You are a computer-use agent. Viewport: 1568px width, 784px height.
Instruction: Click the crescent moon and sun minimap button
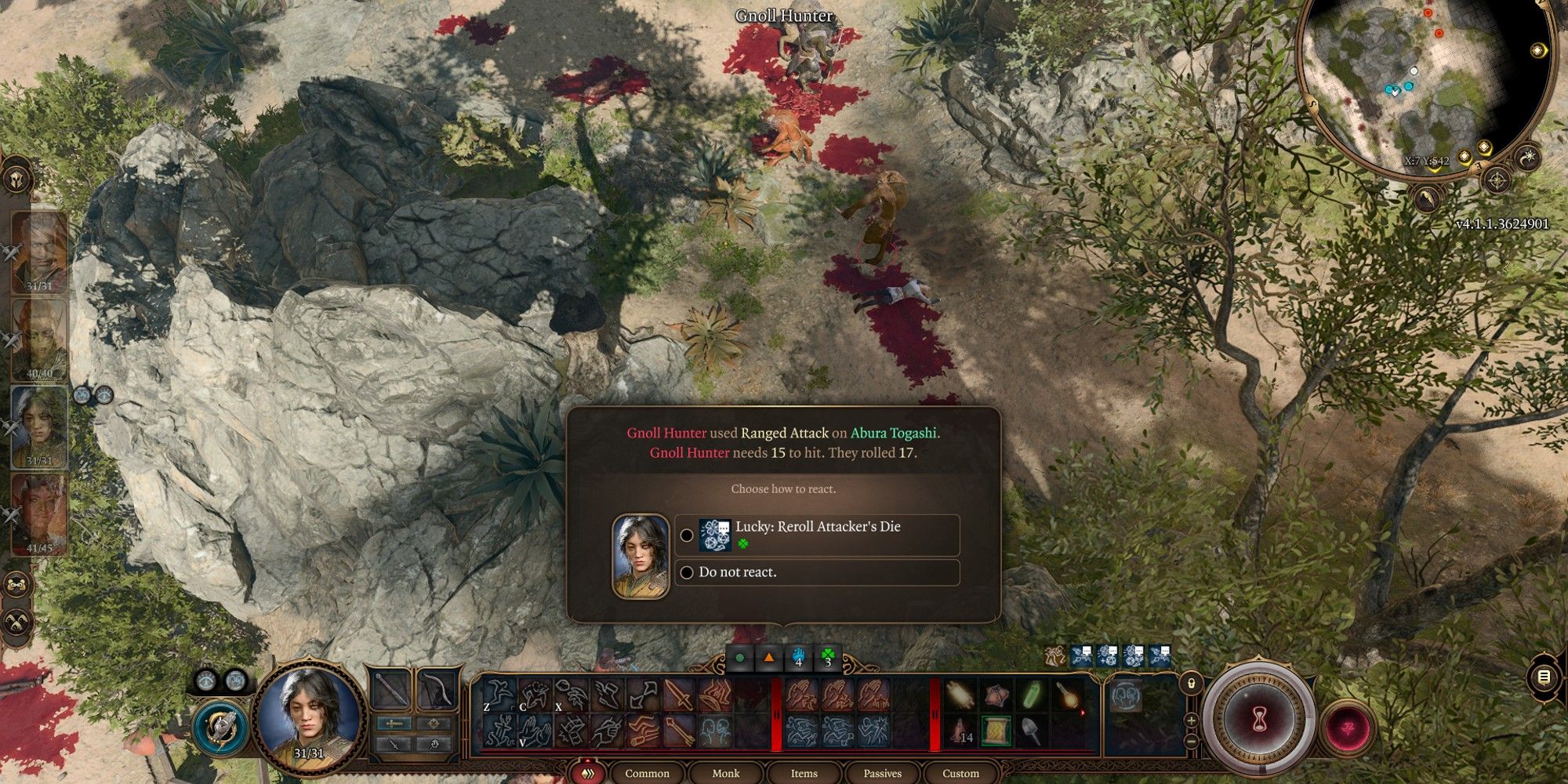tap(1528, 158)
